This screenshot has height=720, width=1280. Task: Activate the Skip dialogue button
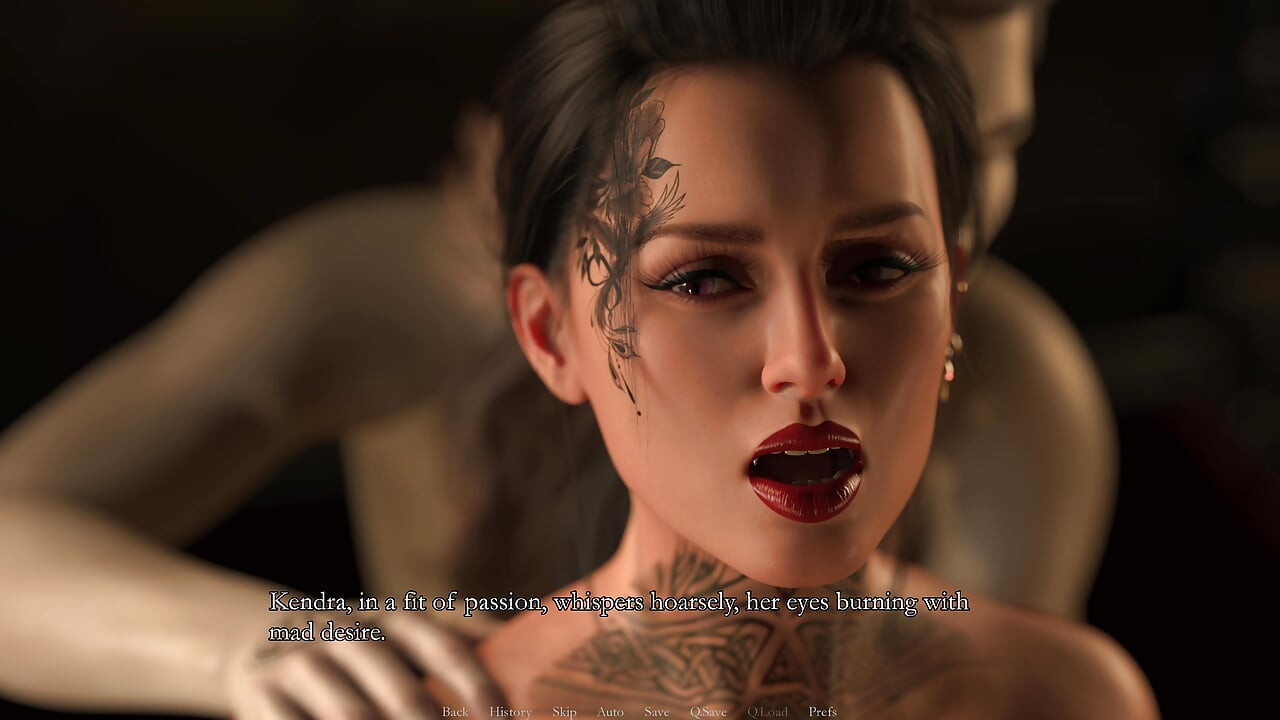pos(564,712)
